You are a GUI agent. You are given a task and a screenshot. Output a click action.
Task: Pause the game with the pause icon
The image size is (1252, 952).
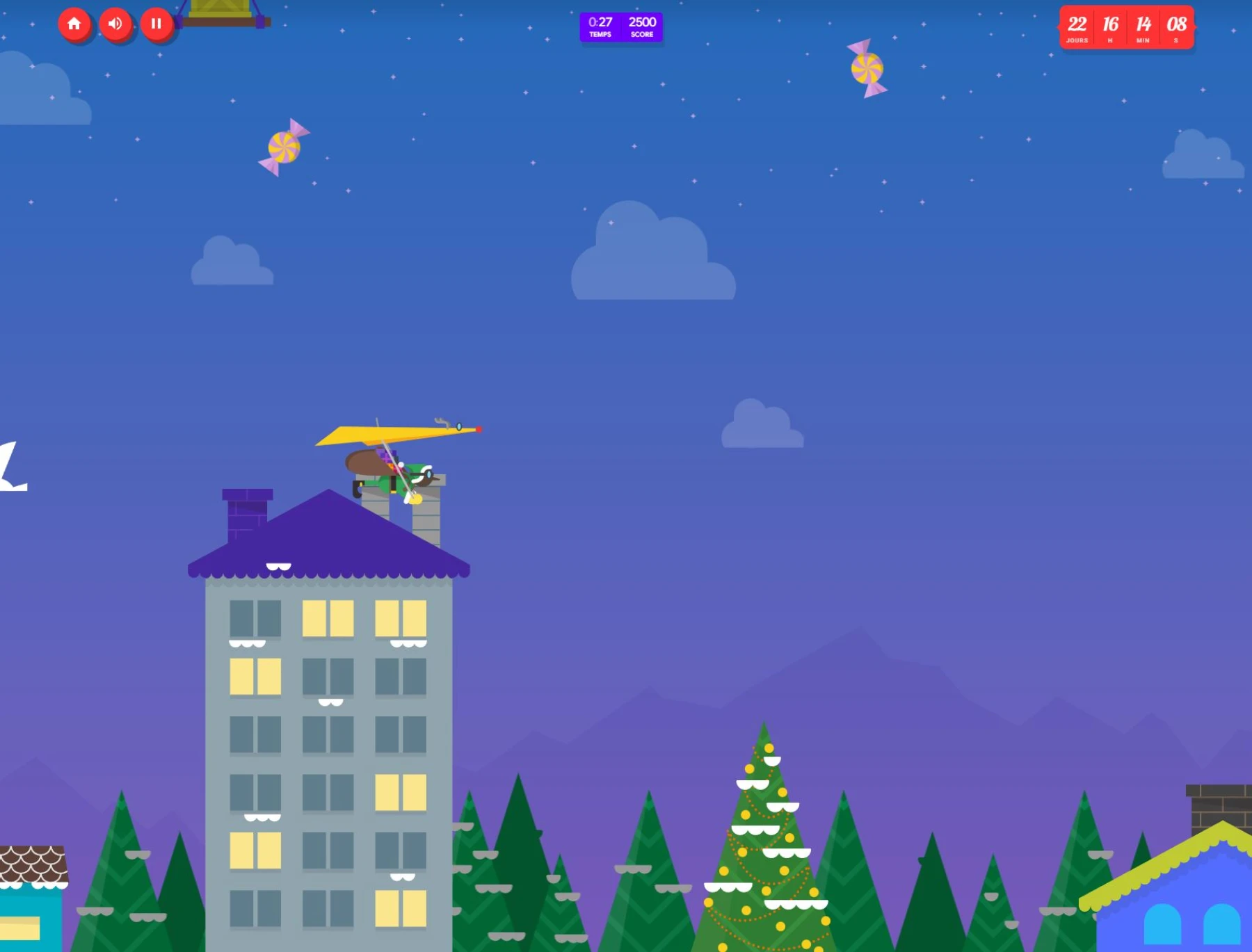click(156, 24)
